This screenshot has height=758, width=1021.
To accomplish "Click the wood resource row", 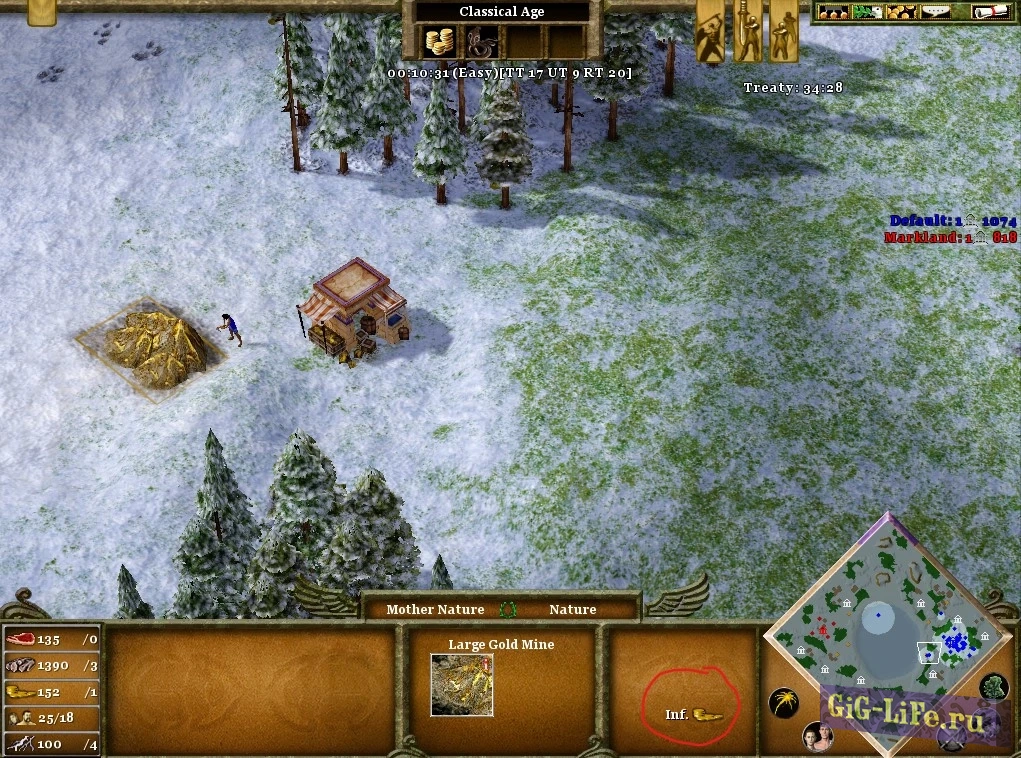I will pyautogui.click(x=52, y=666).
